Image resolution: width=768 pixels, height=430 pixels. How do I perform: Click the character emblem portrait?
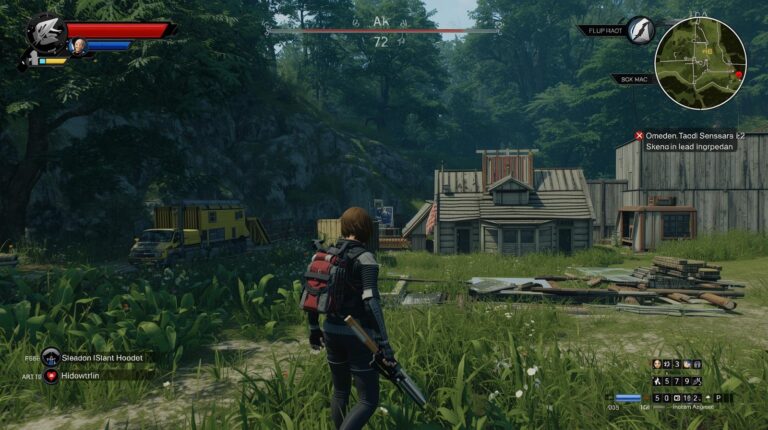click(x=46, y=33)
